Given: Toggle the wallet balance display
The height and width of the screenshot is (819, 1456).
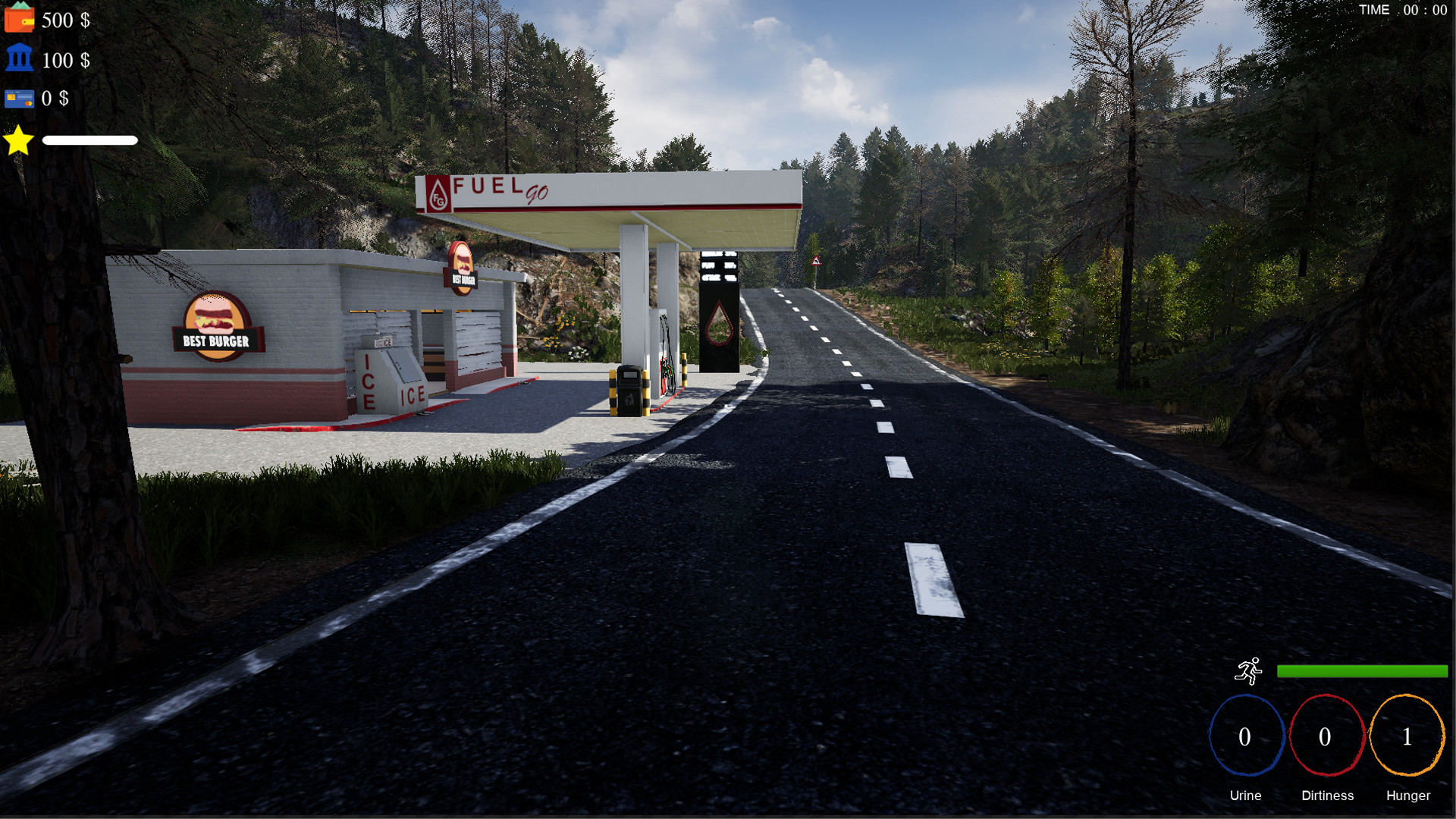Looking at the screenshot, I should [x=64, y=20].
